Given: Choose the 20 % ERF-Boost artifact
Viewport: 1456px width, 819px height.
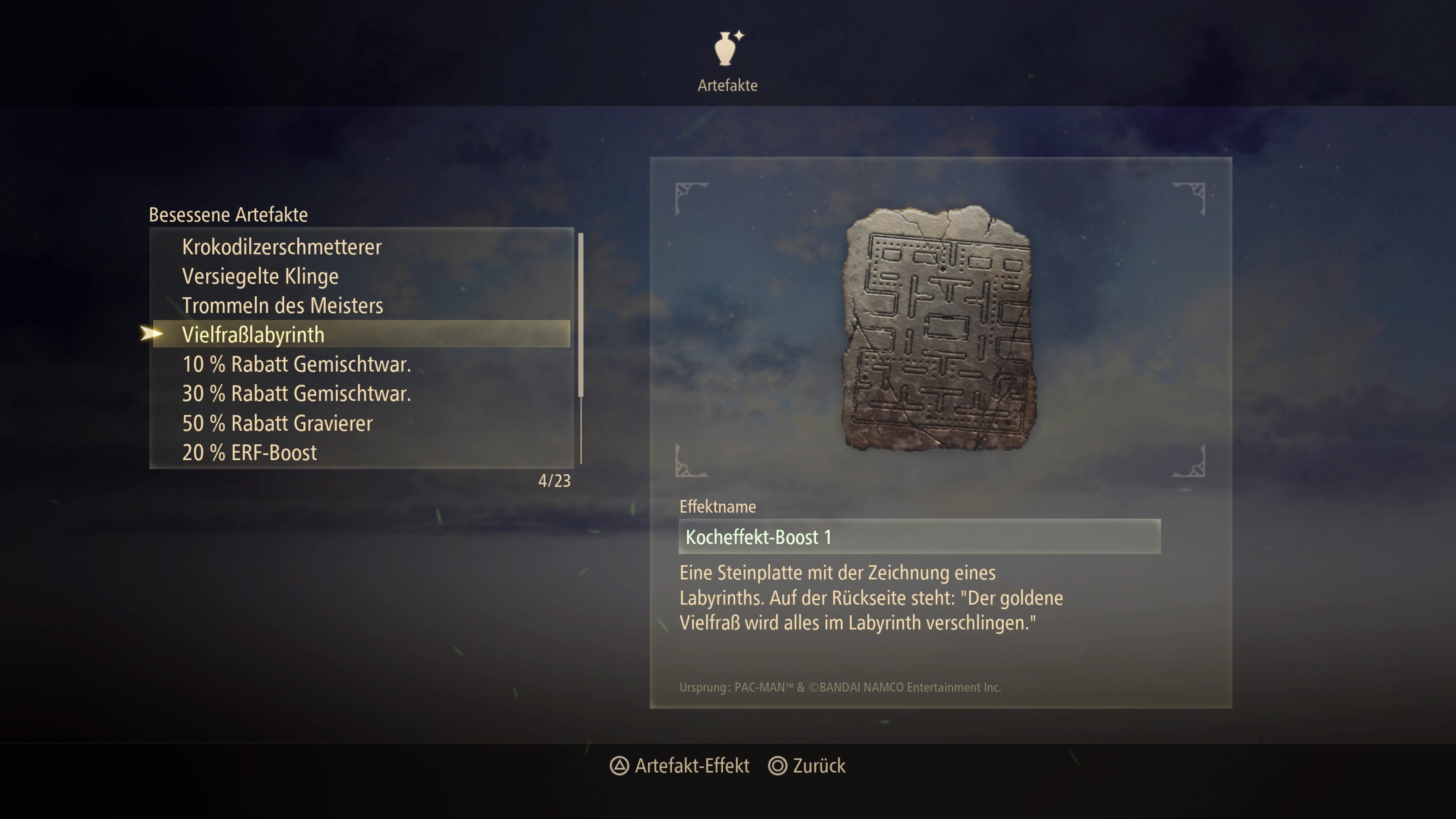Looking at the screenshot, I should click(x=249, y=453).
